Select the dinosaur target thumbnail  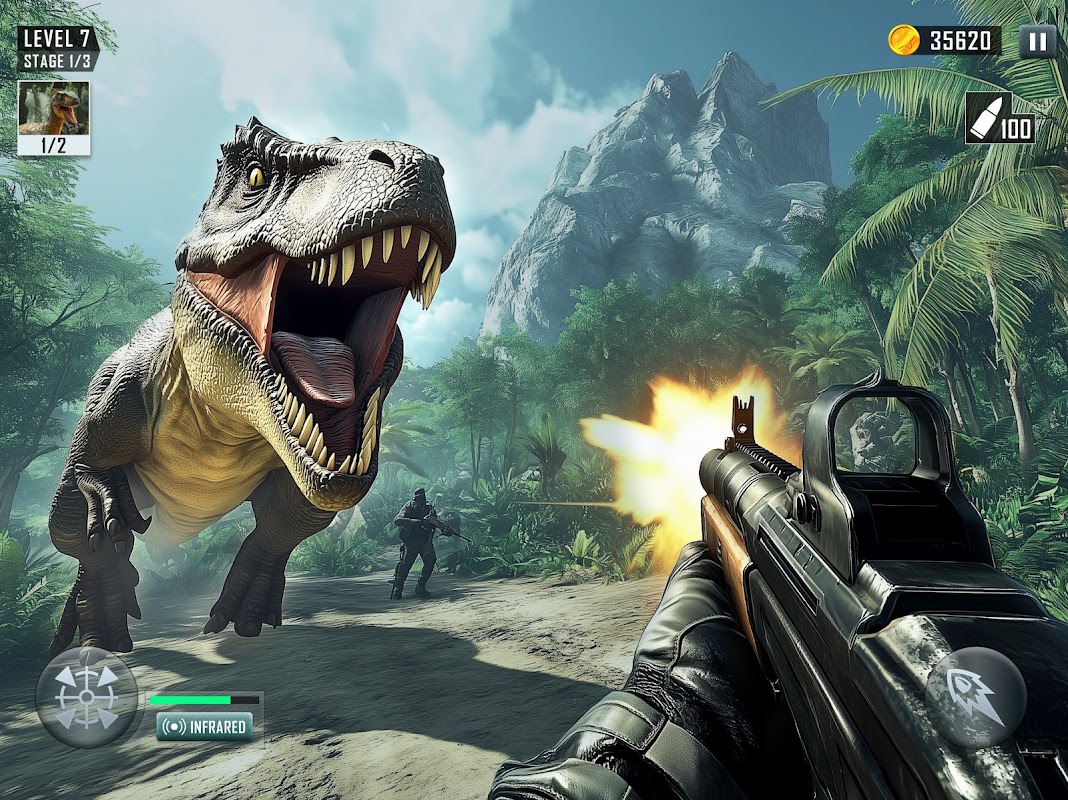(x=54, y=108)
